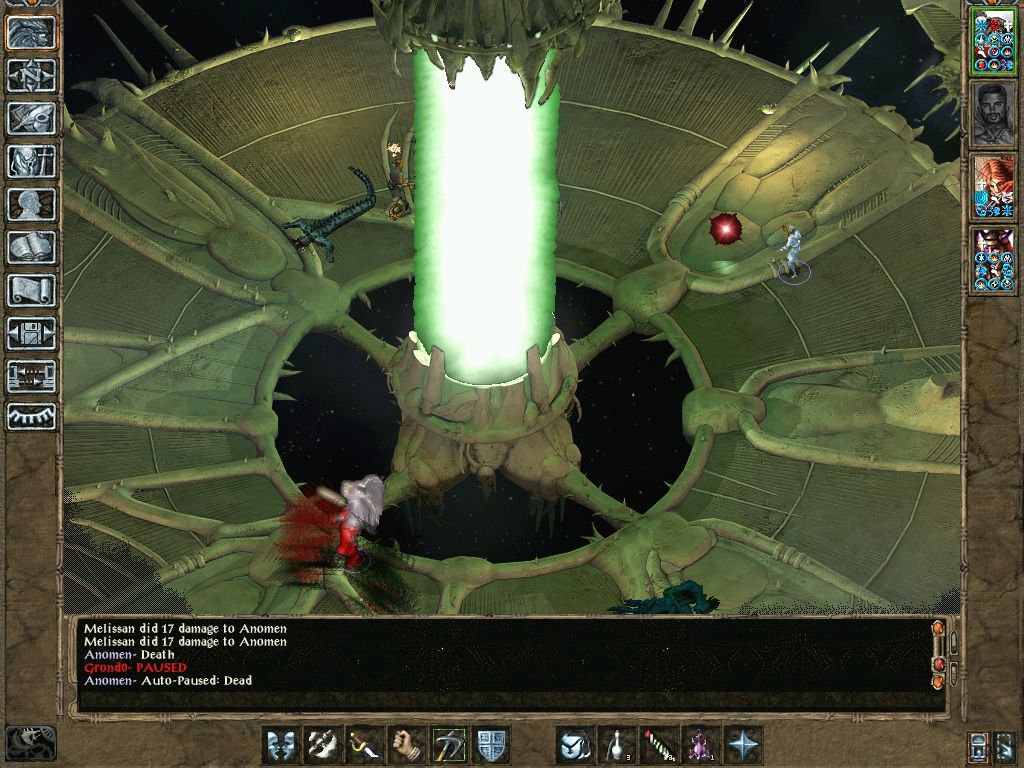Select the red-haired character portrait
The width and height of the screenshot is (1024, 768).
tap(993, 185)
